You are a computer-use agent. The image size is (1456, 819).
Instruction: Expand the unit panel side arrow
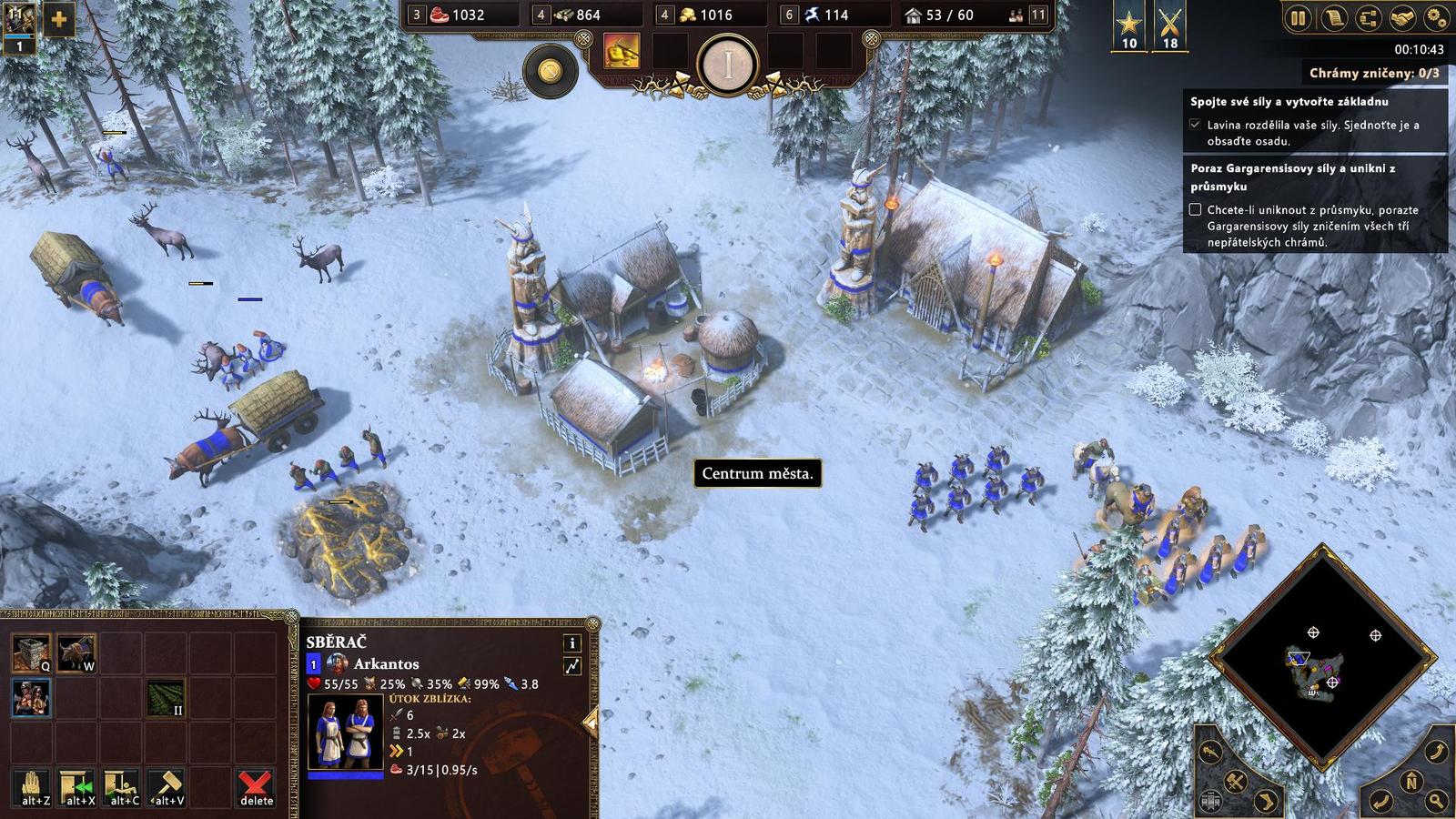pyautogui.click(x=591, y=720)
